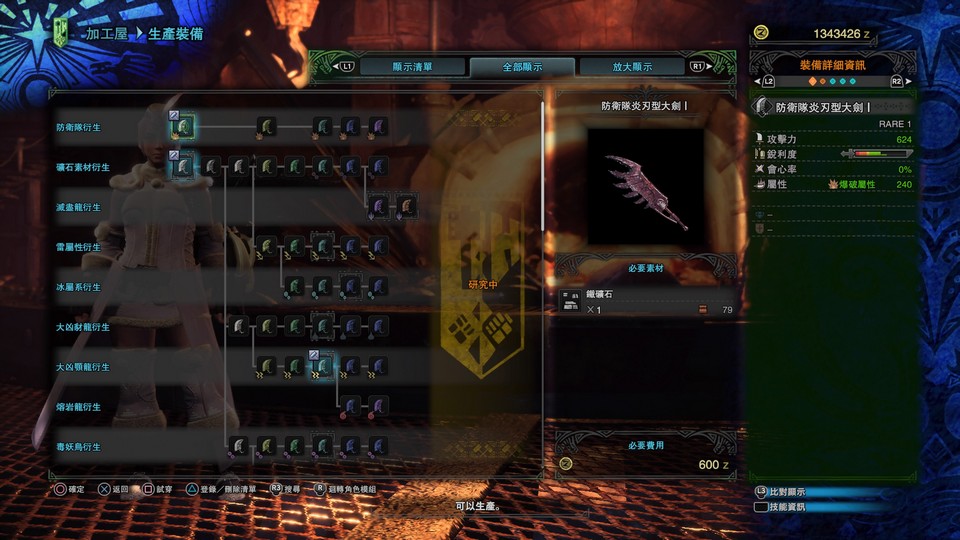Select first weapon in 防衛隊衍生 row
Viewport: 960px width, 540px height.
184,127
